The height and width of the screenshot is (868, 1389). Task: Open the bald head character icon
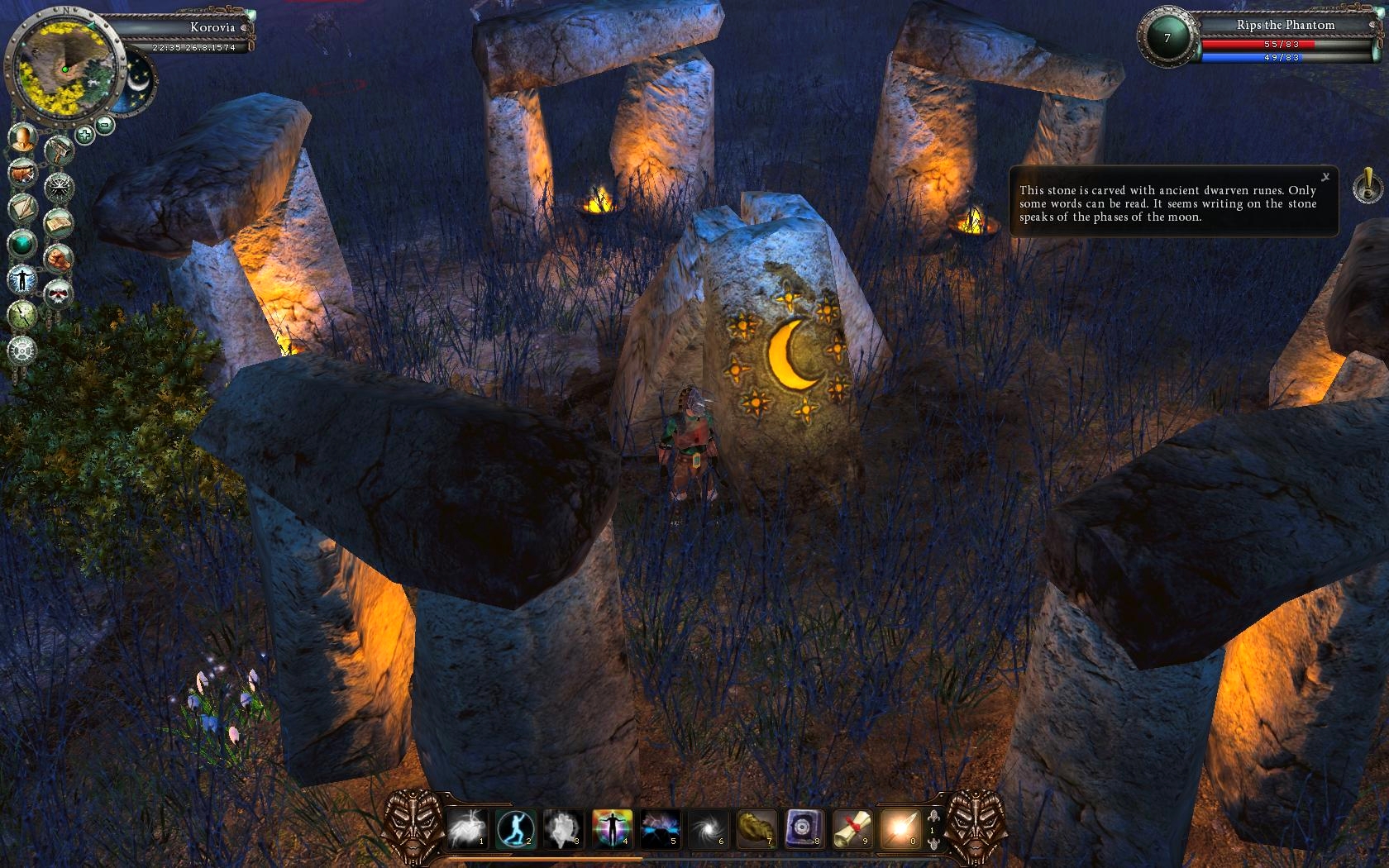pyautogui.click(x=23, y=136)
